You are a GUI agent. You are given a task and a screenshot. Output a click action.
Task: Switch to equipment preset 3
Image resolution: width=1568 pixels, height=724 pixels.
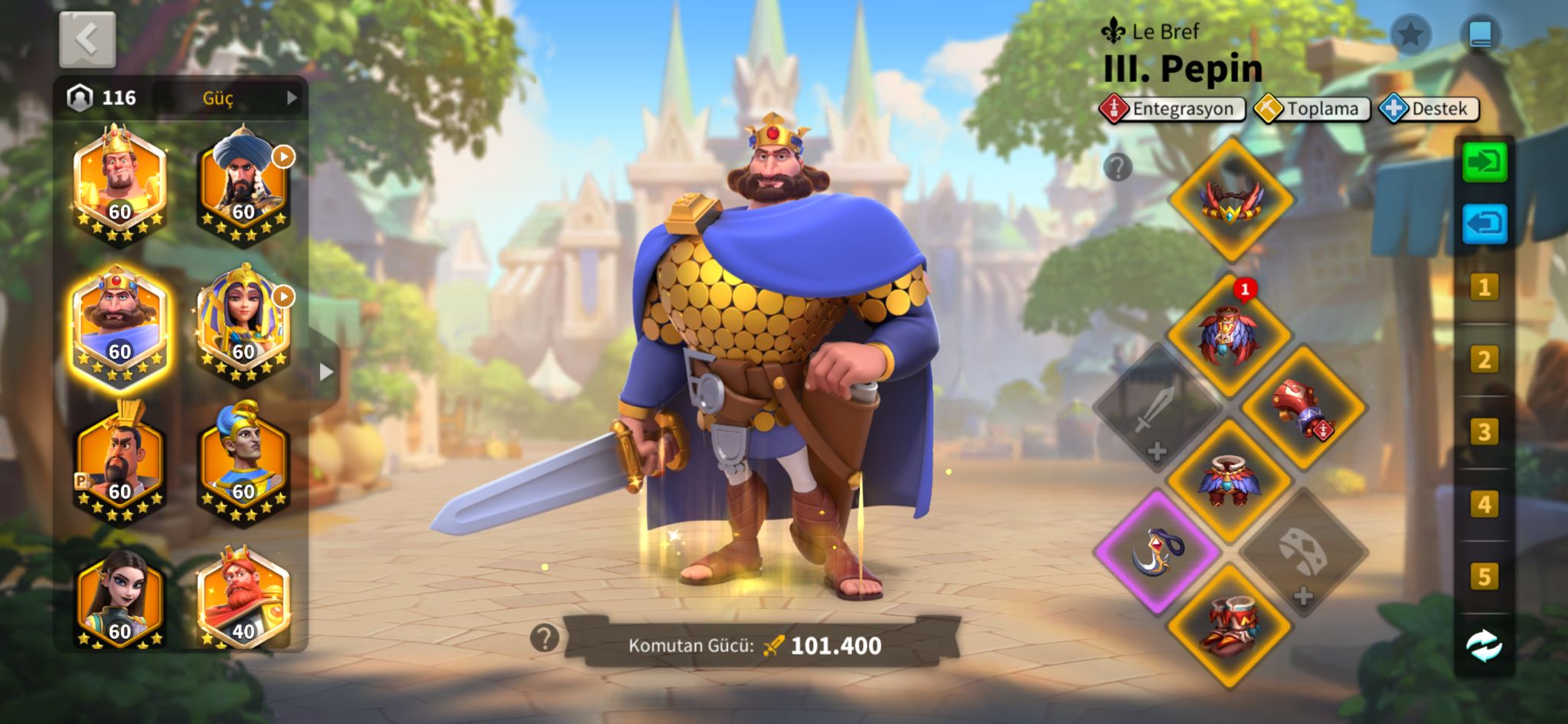[x=1484, y=432]
